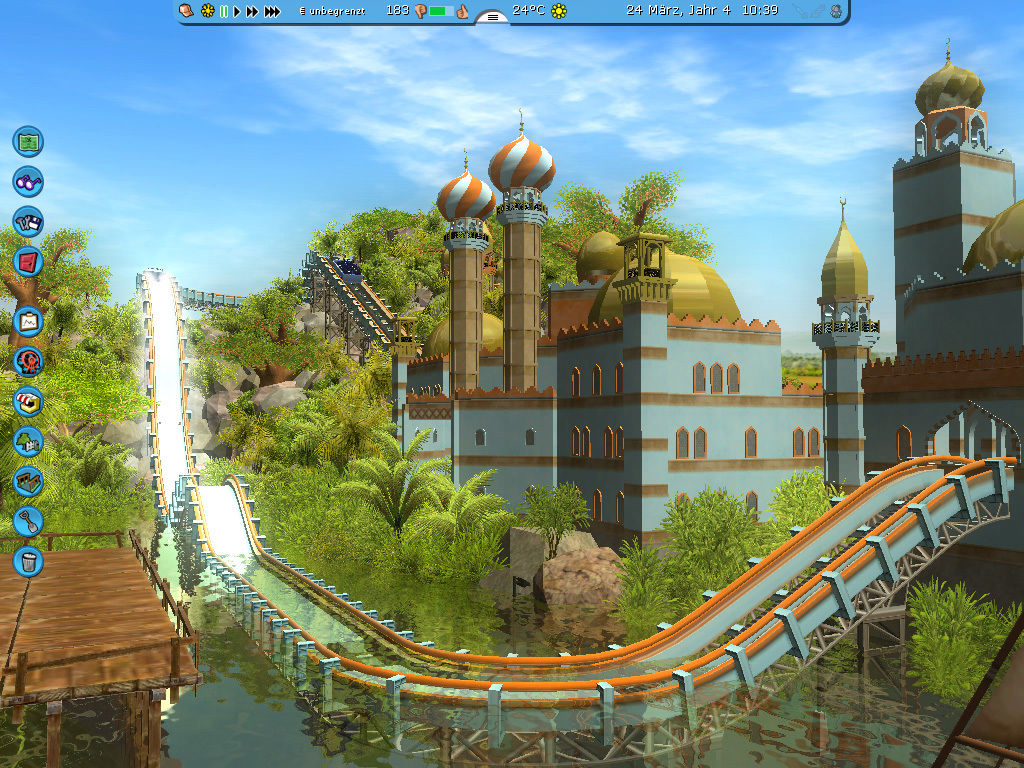Viewport: 1024px width, 768px height.
Task: Select the shovel terrain tool
Action: pyautogui.click(x=28, y=521)
